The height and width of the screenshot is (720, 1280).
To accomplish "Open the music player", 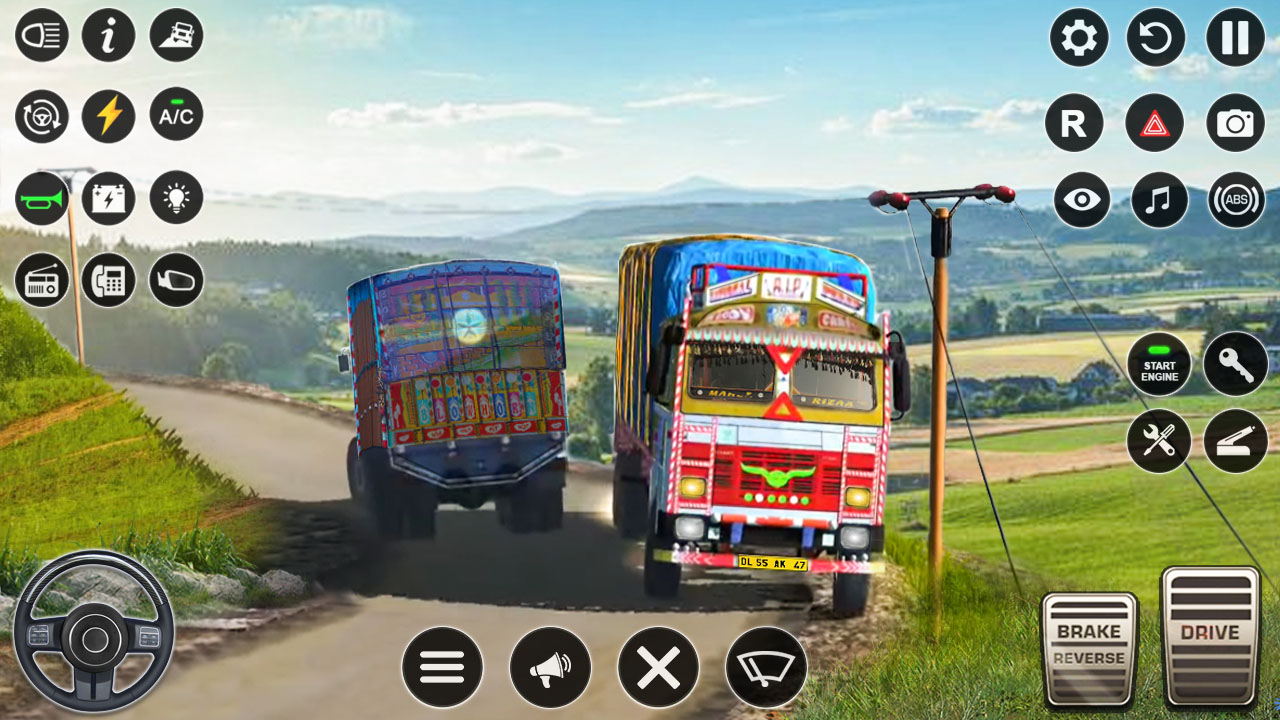I will [1158, 201].
